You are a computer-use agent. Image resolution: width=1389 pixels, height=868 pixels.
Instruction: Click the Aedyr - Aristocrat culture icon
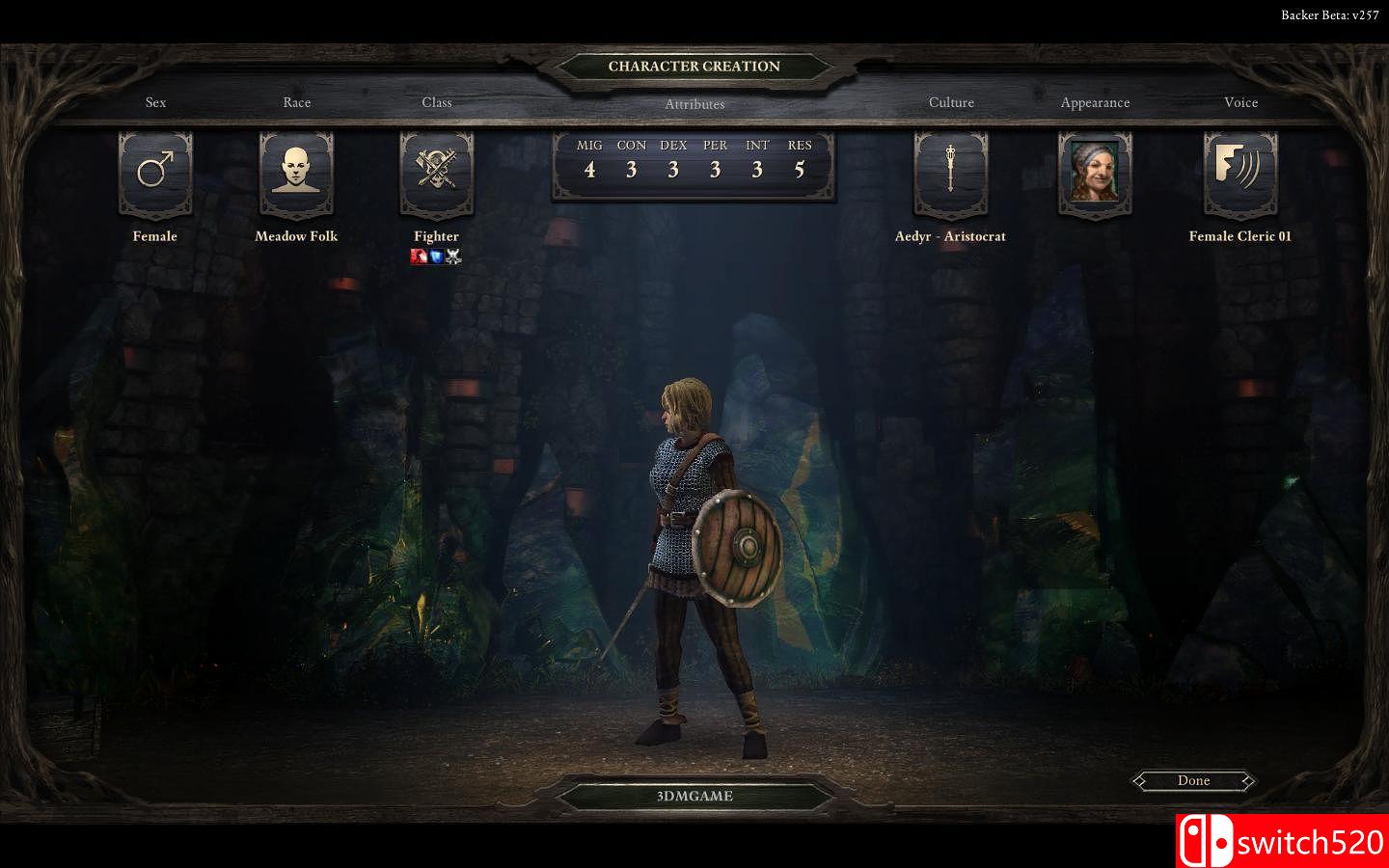950,174
